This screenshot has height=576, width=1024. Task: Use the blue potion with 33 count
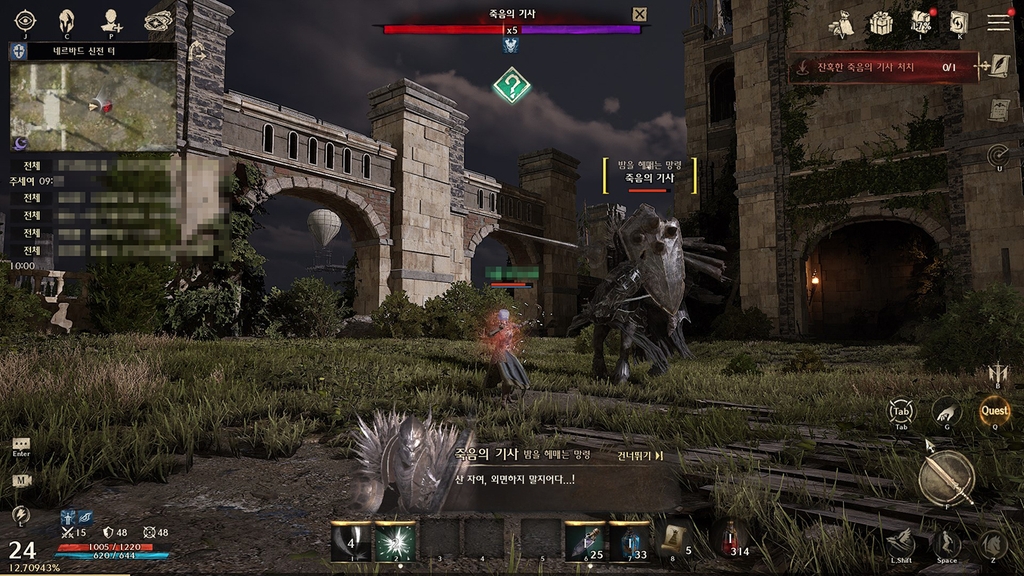[630, 541]
